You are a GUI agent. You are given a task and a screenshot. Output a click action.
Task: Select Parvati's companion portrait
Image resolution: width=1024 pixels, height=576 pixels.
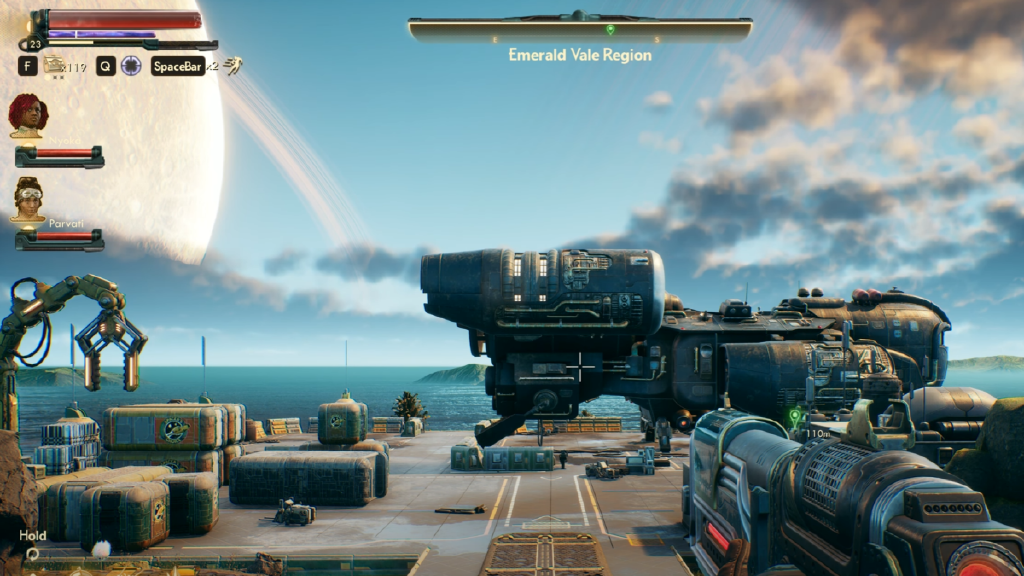click(x=28, y=199)
